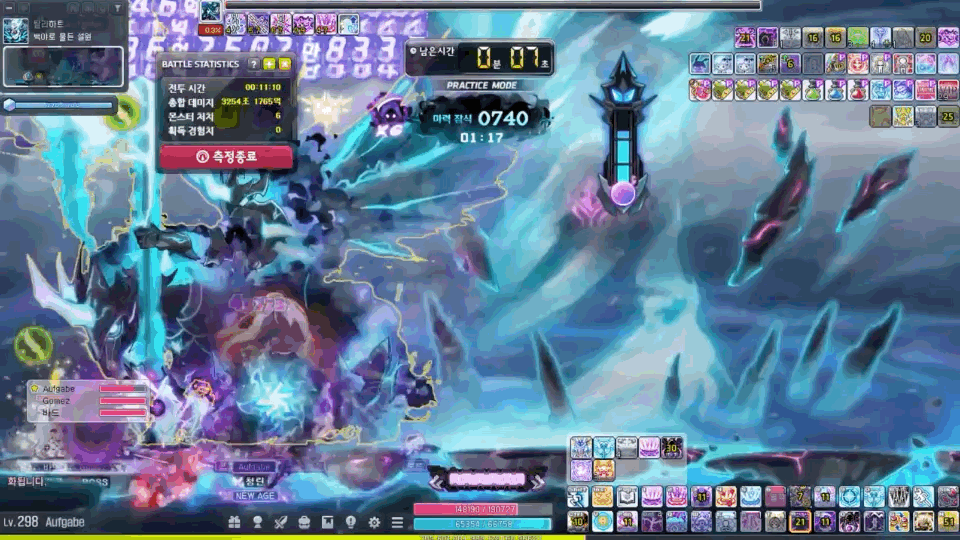Open the minimap area preview
Screen dimensions: 960x540
(63, 65)
